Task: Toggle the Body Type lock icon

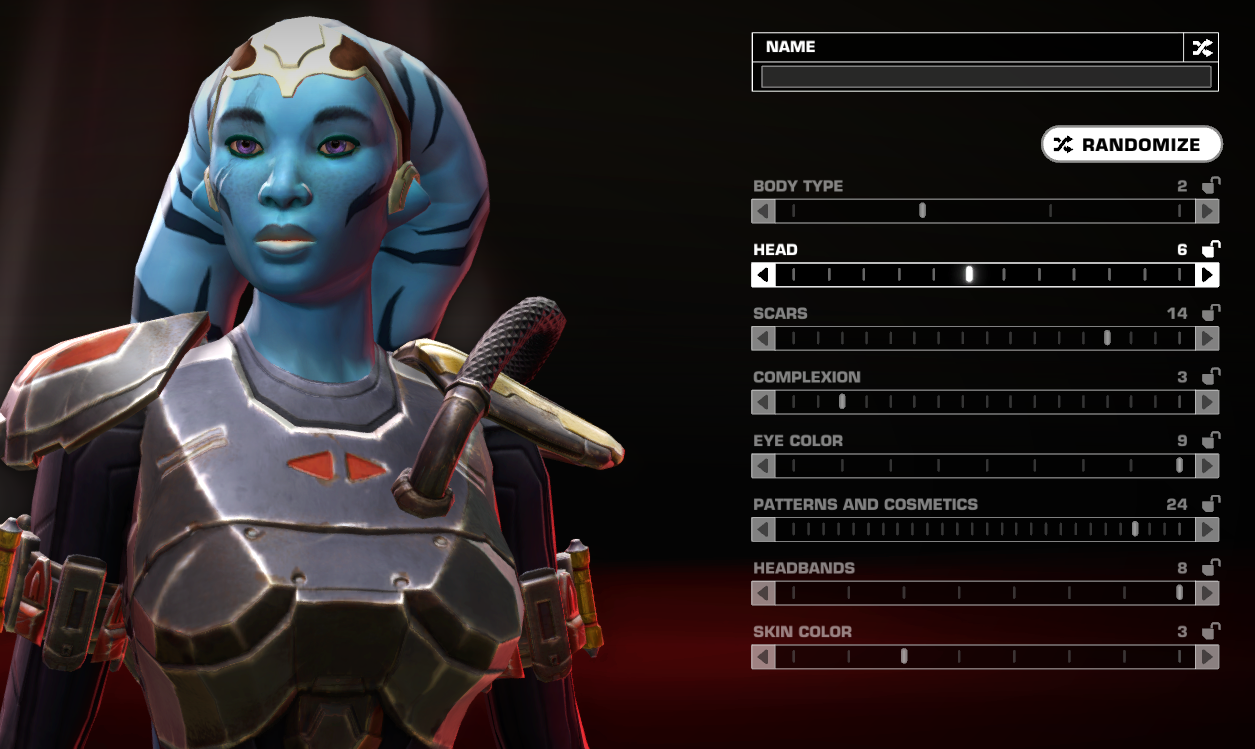Action: 1210,186
